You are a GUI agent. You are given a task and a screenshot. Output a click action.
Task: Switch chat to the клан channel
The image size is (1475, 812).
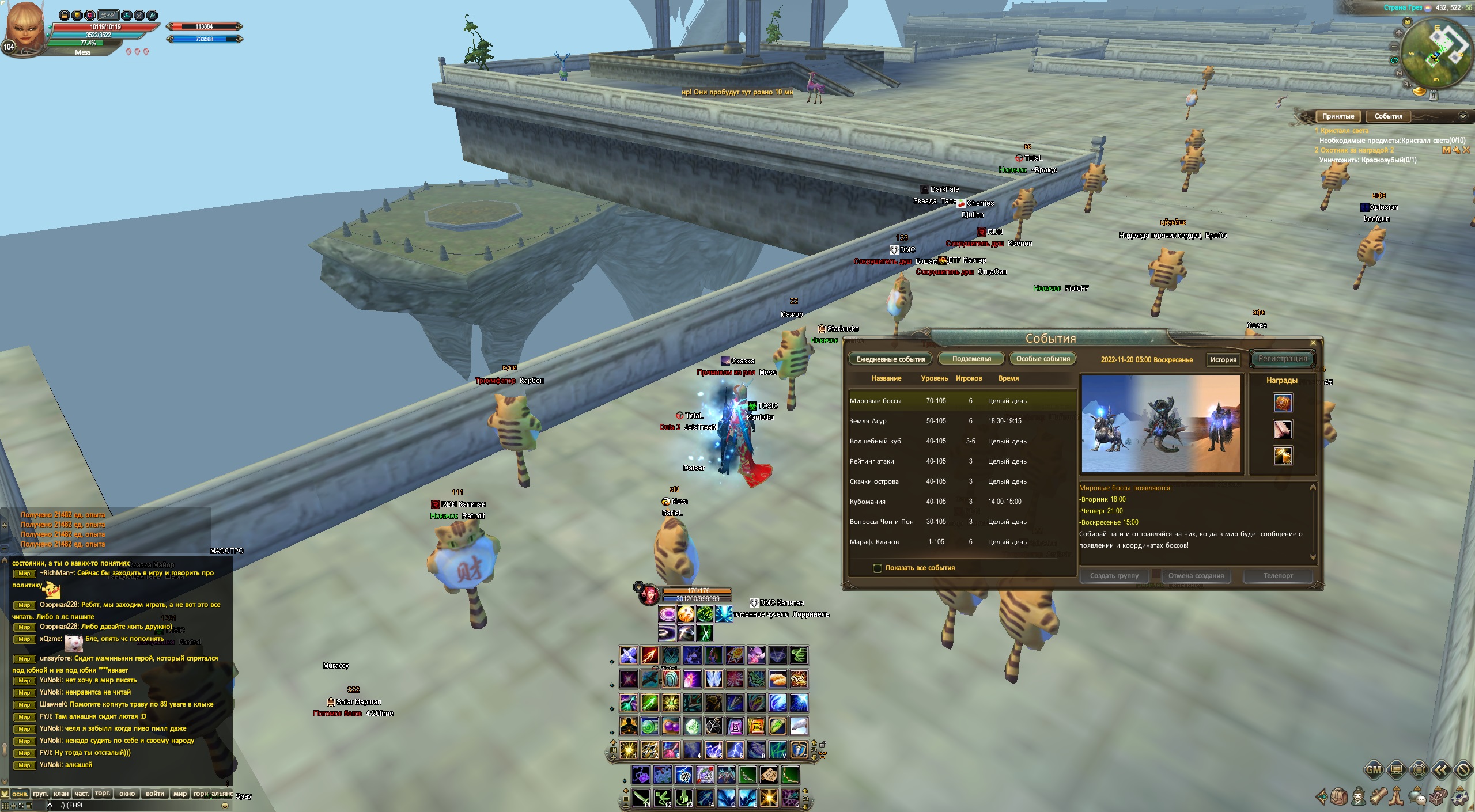click(61, 794)
